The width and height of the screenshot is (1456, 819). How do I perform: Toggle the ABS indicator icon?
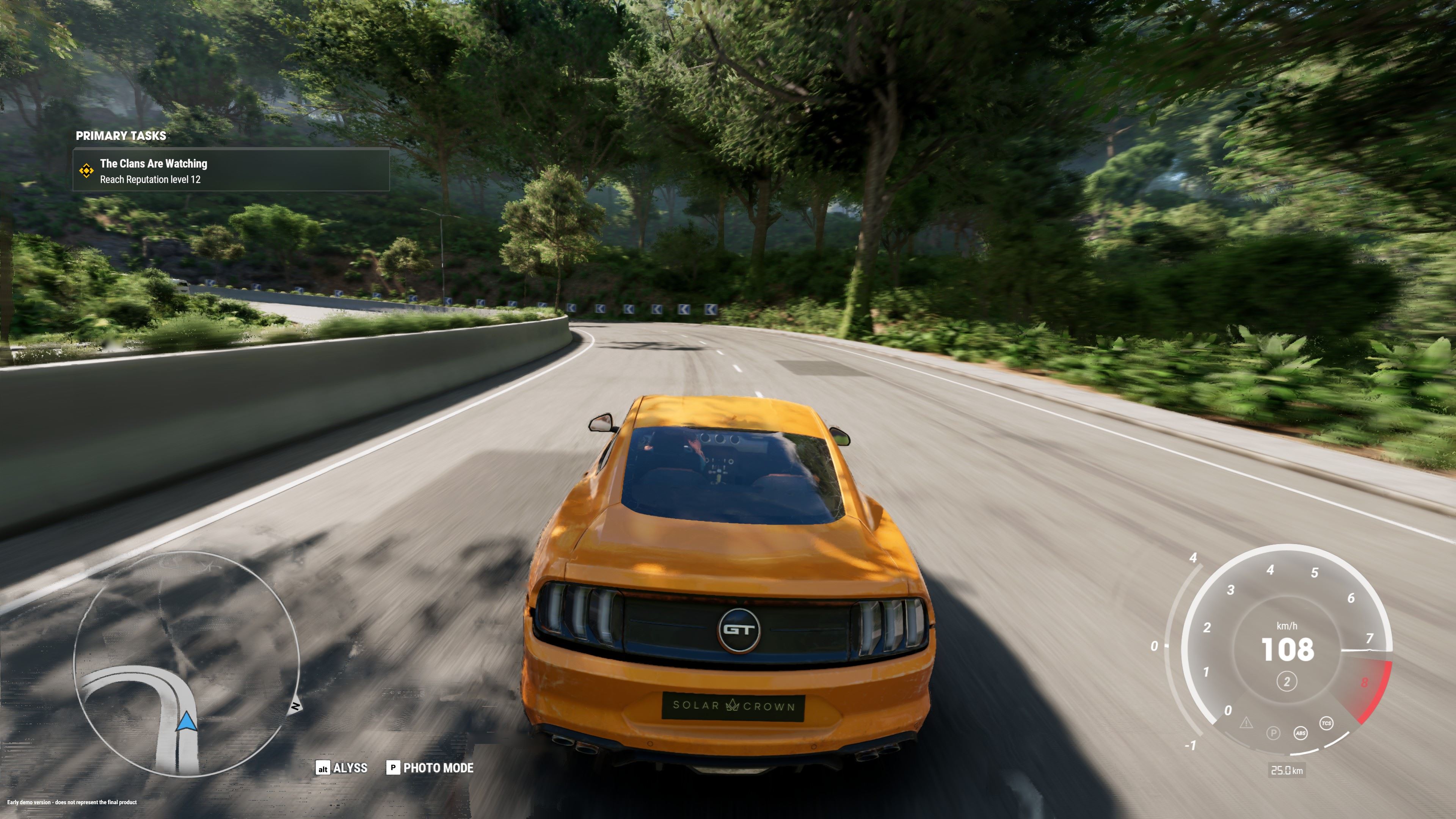(1300, 734)
